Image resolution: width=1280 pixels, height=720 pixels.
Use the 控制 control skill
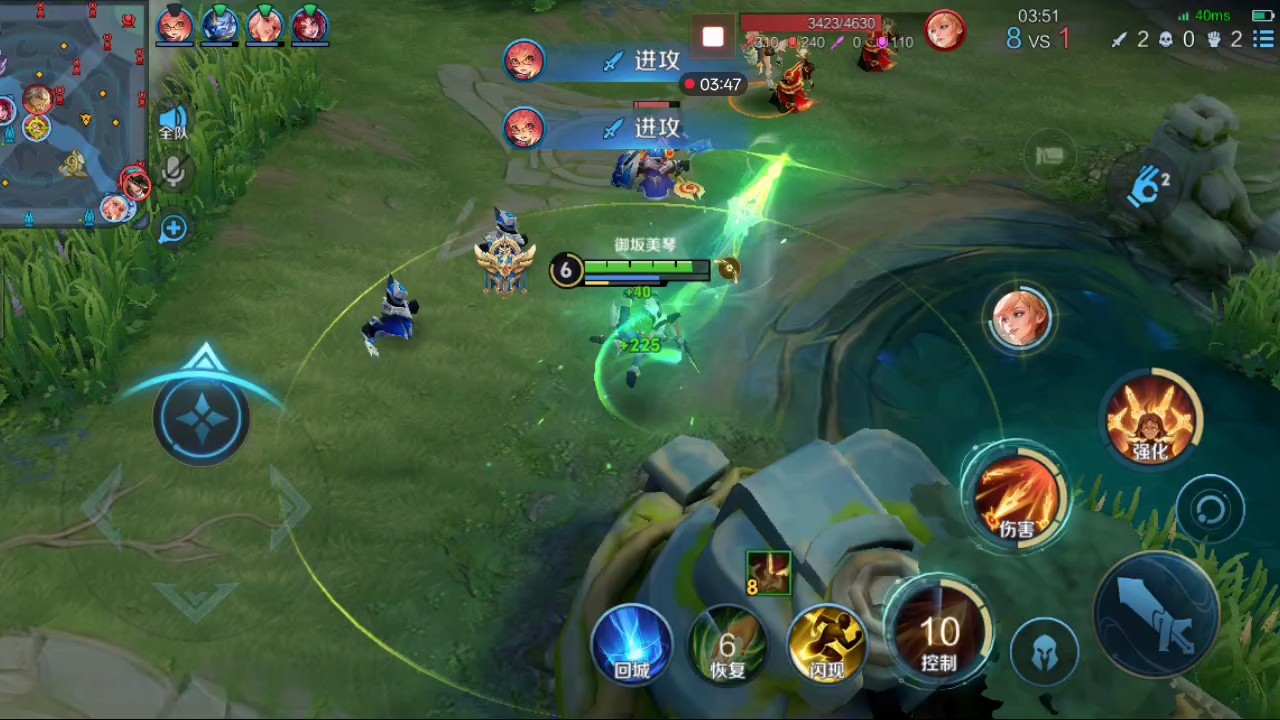pyautogui.click(x=939, y=632)
